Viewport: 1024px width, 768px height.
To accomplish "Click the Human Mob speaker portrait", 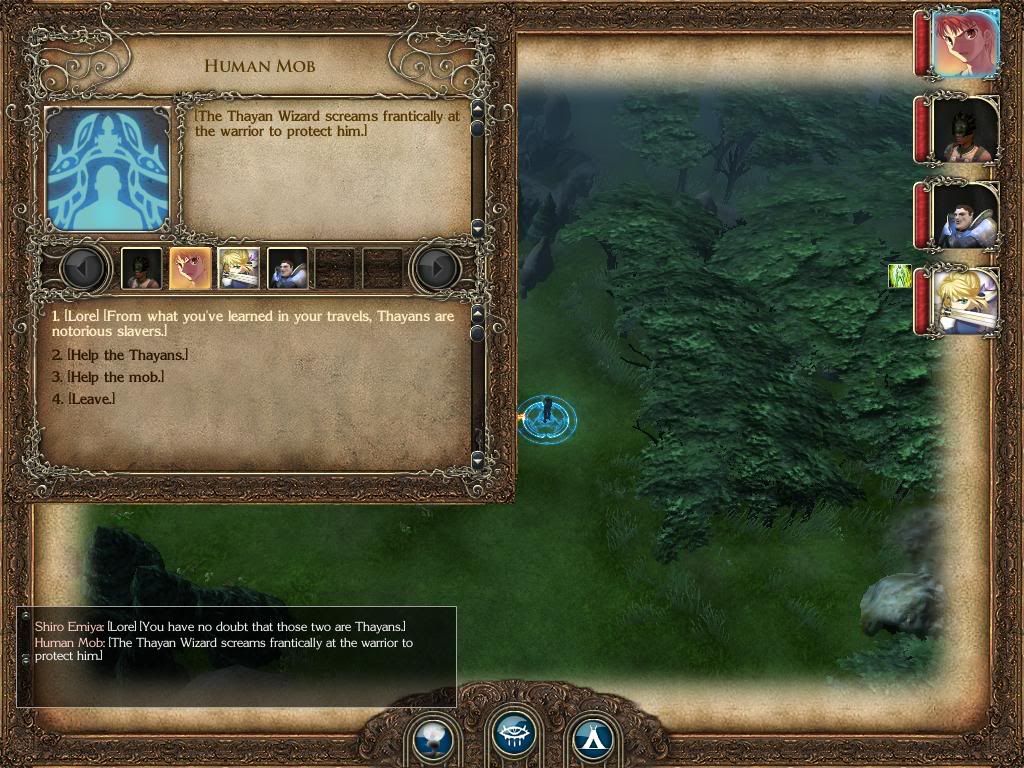I will 107,169.
